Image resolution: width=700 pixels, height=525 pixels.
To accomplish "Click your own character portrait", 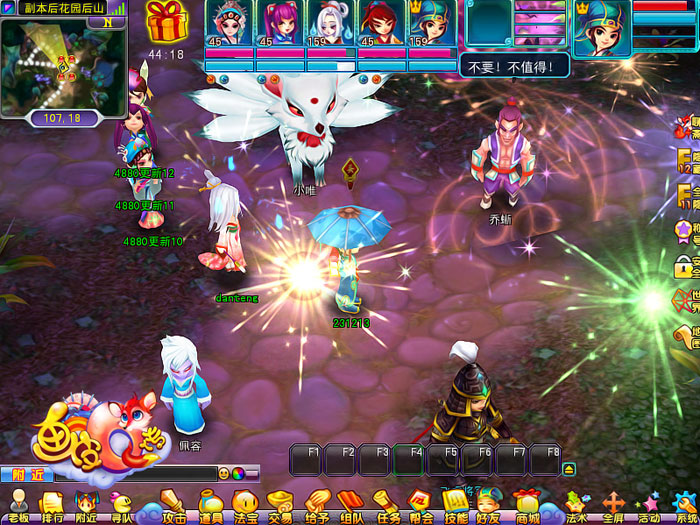I will 602,27.
